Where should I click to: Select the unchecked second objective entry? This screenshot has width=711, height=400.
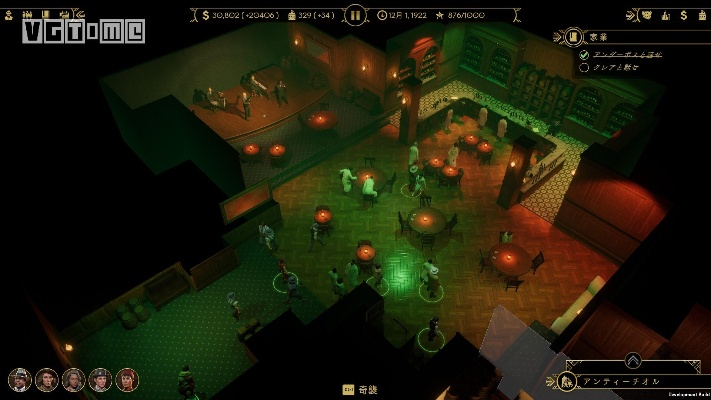[620, 68]
